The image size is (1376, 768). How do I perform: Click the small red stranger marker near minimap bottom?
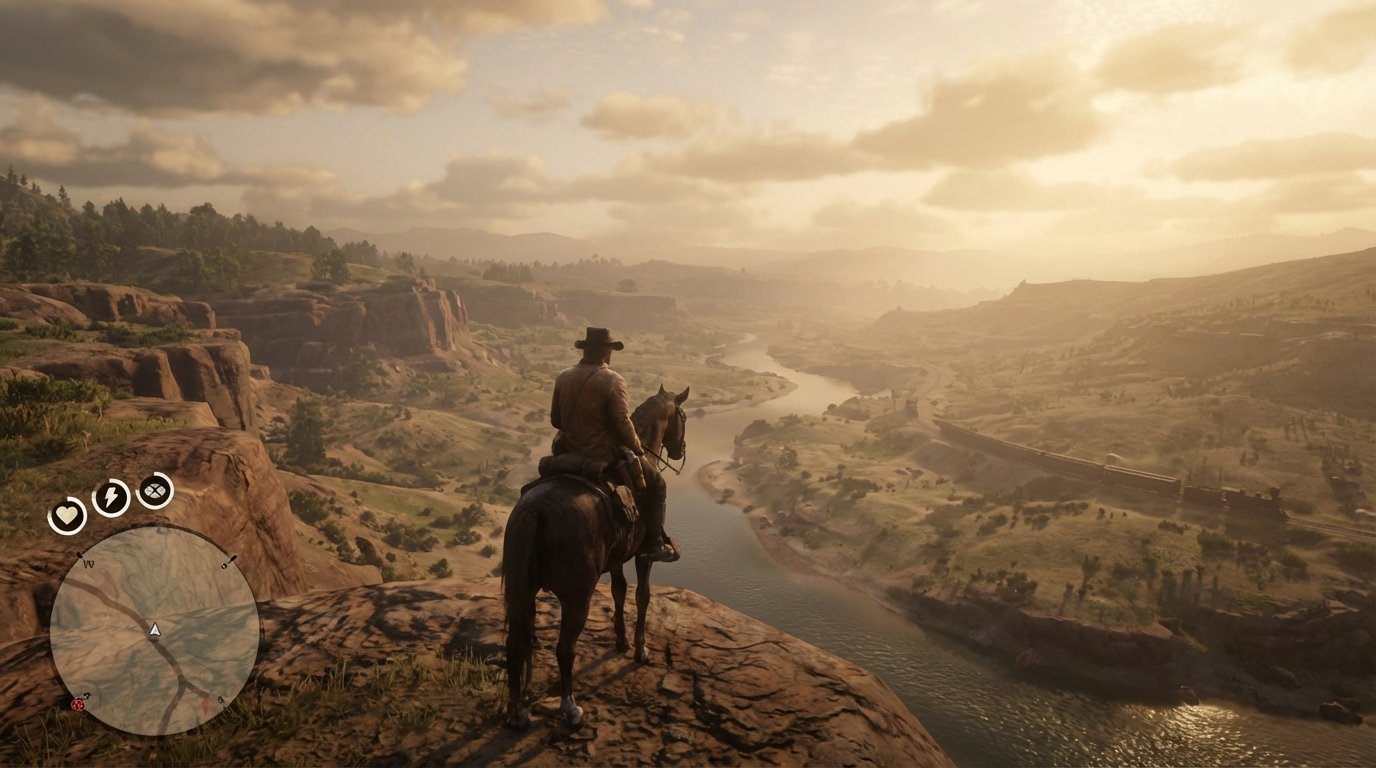(x=204, y=703)
